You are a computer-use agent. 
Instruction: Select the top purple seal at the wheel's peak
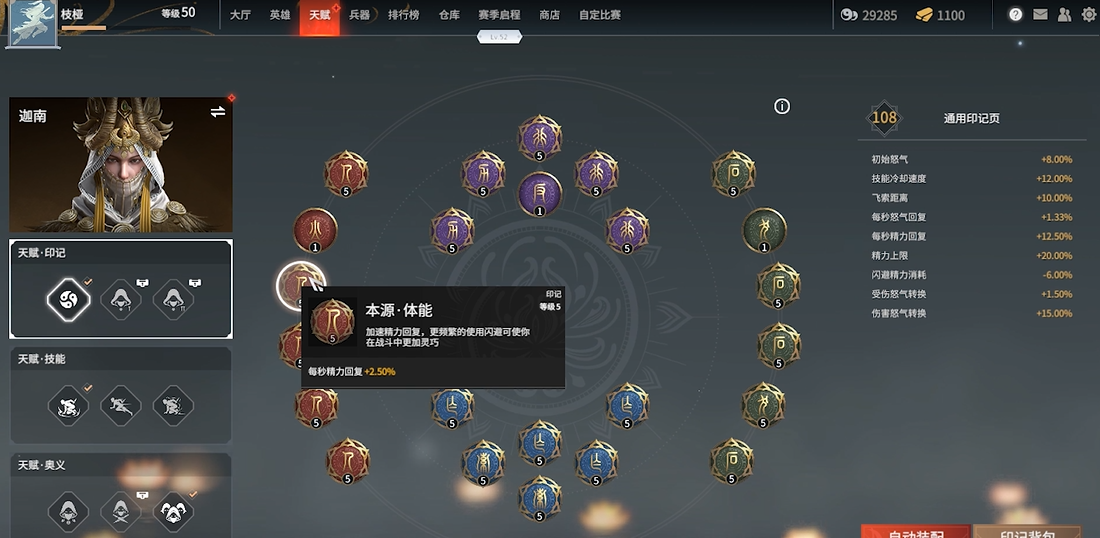[540, 137]
